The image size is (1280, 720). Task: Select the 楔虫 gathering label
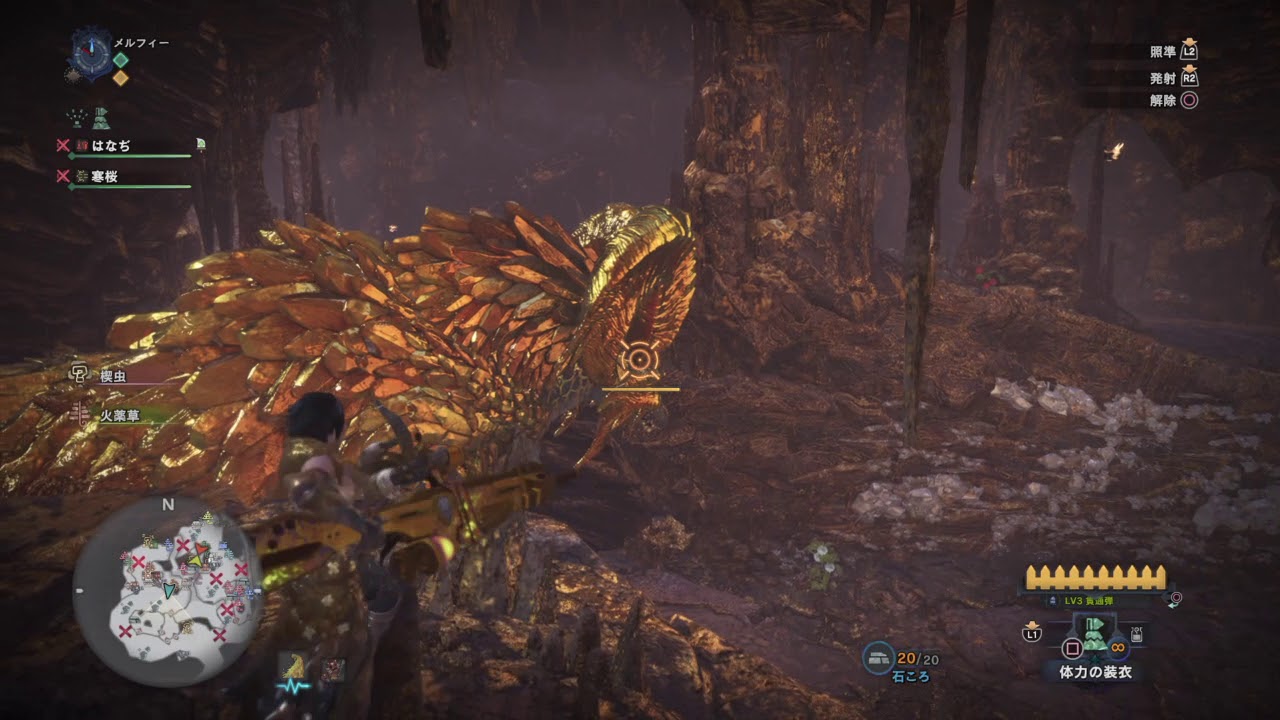click(x=113, y=376)
